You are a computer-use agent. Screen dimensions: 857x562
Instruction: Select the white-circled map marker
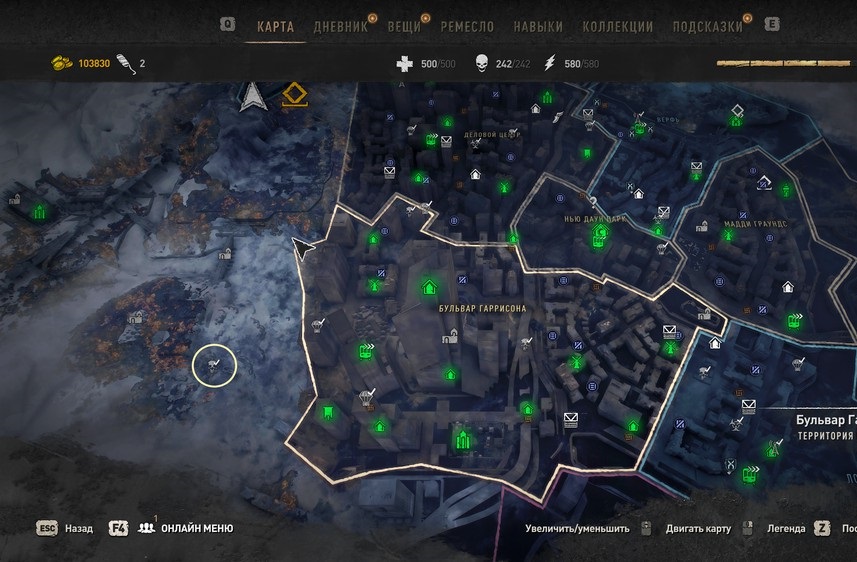pos(213,366)
